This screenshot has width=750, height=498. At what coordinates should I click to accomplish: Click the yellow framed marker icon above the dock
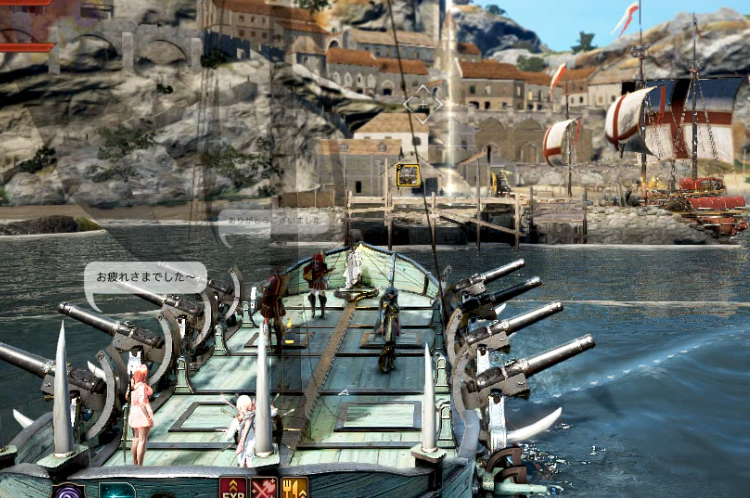(407, 176)
